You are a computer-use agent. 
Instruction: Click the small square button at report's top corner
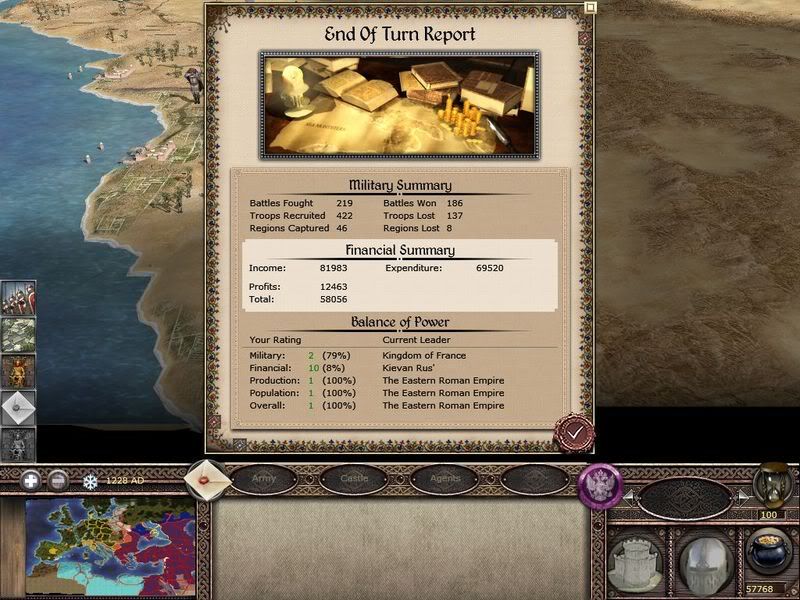click(590, 7)
